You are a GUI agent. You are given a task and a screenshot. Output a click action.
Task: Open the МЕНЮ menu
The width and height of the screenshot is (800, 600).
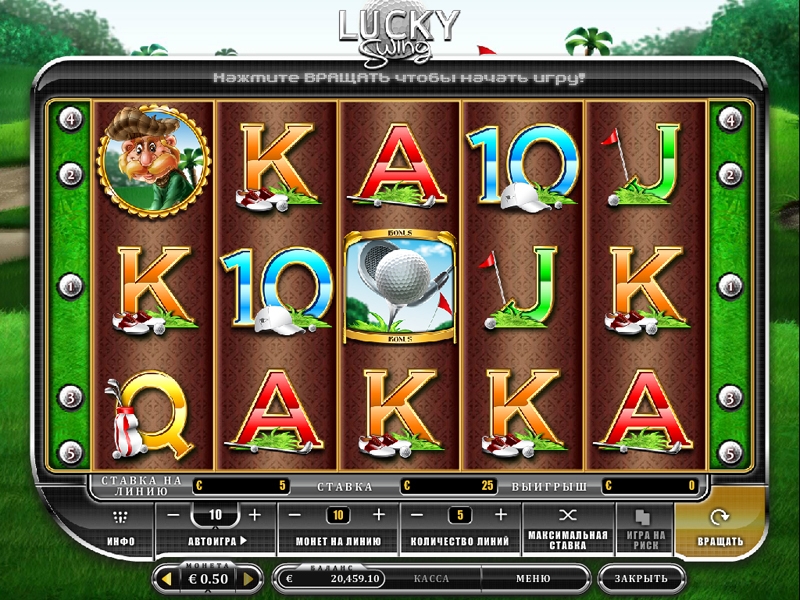533,578
